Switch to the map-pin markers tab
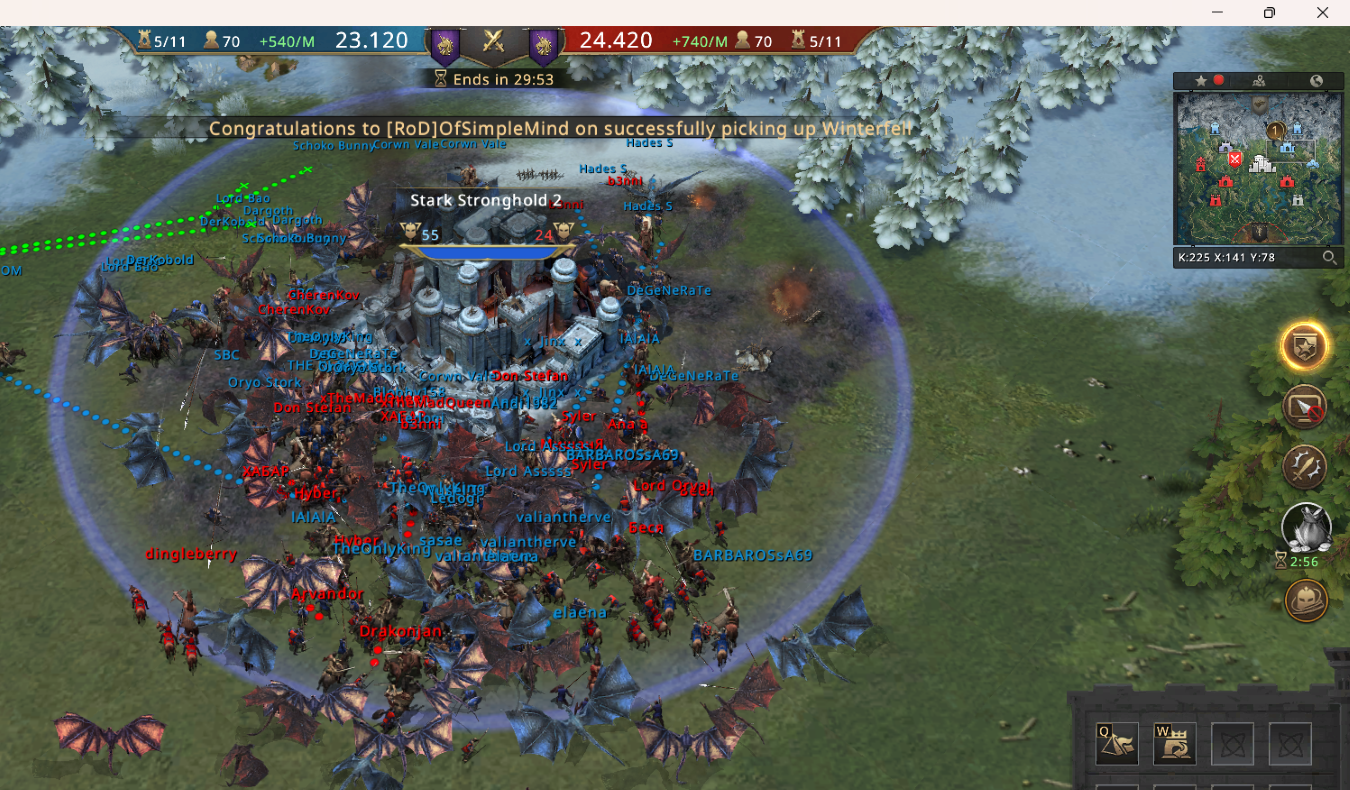 pyautogui.click(x=1259, y=81)
